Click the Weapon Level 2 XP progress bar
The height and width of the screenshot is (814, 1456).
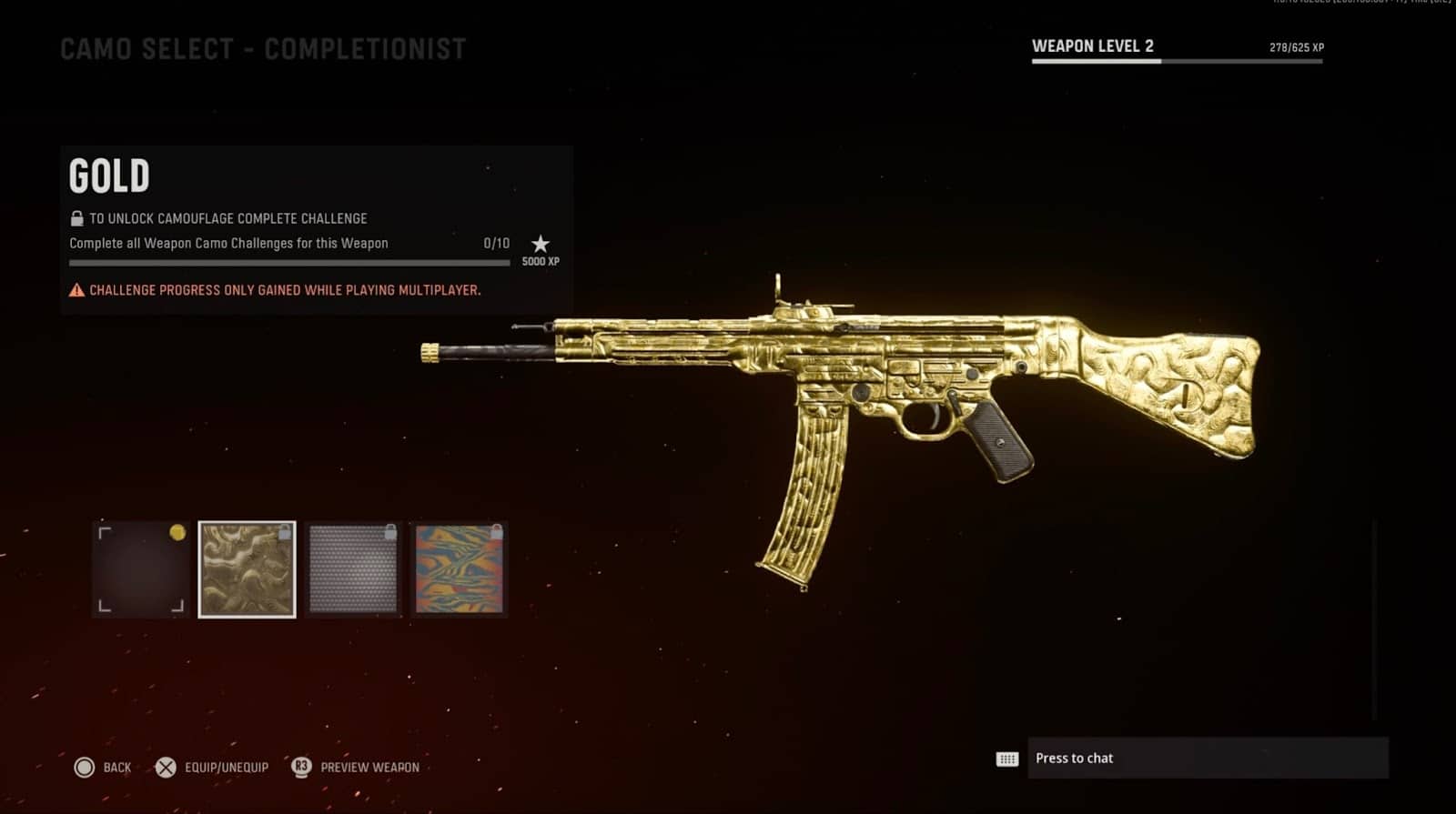click(1177, 61)
